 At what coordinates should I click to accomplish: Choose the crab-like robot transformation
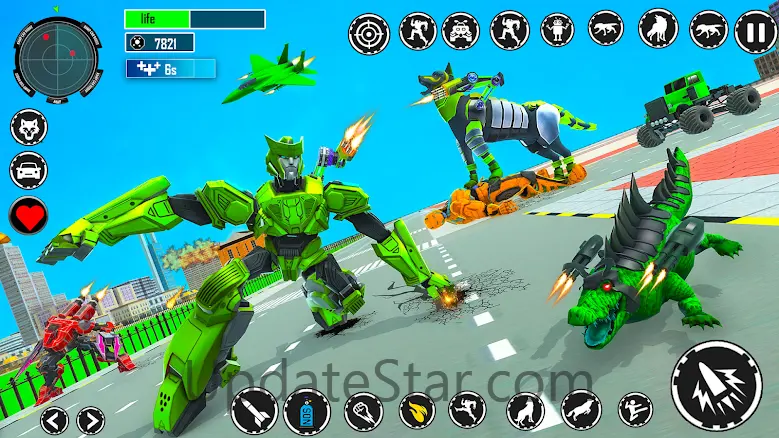coord(461,31)
